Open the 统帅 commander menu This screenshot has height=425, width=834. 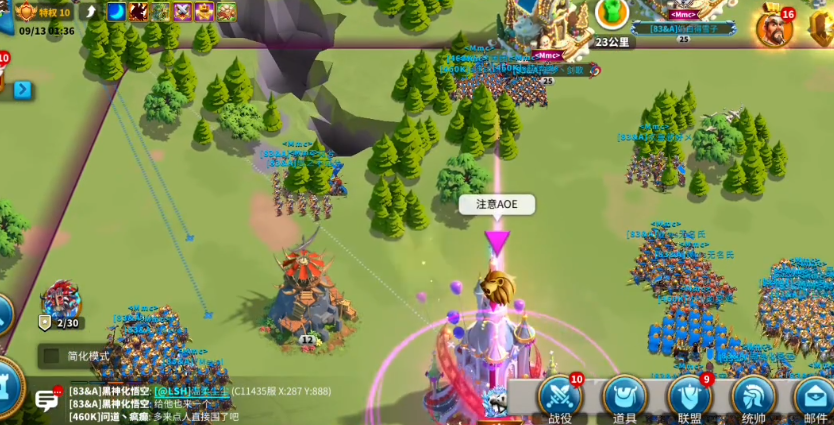click(753, 398)
